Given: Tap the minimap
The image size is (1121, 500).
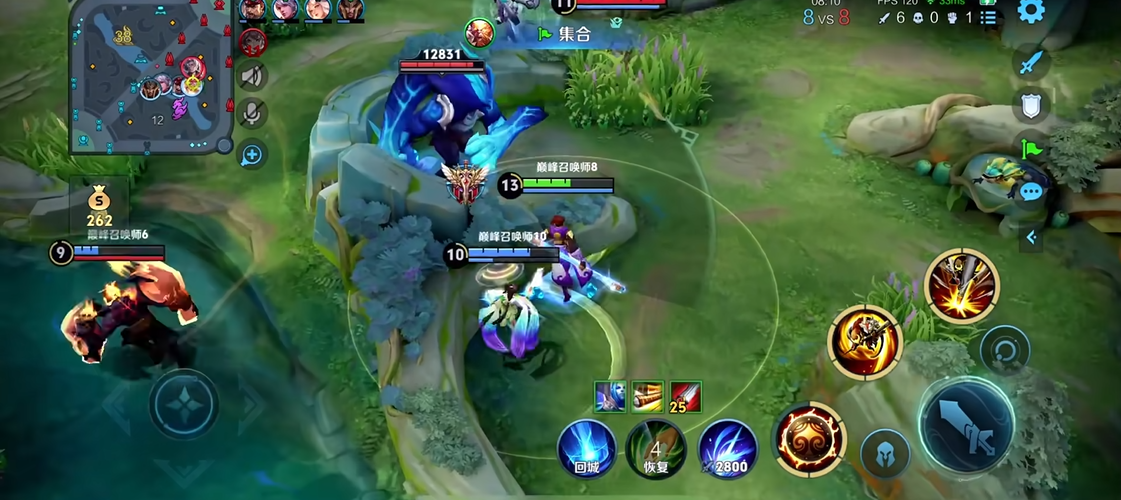Looking at the screenshot, I should click(x=151, y=78).
